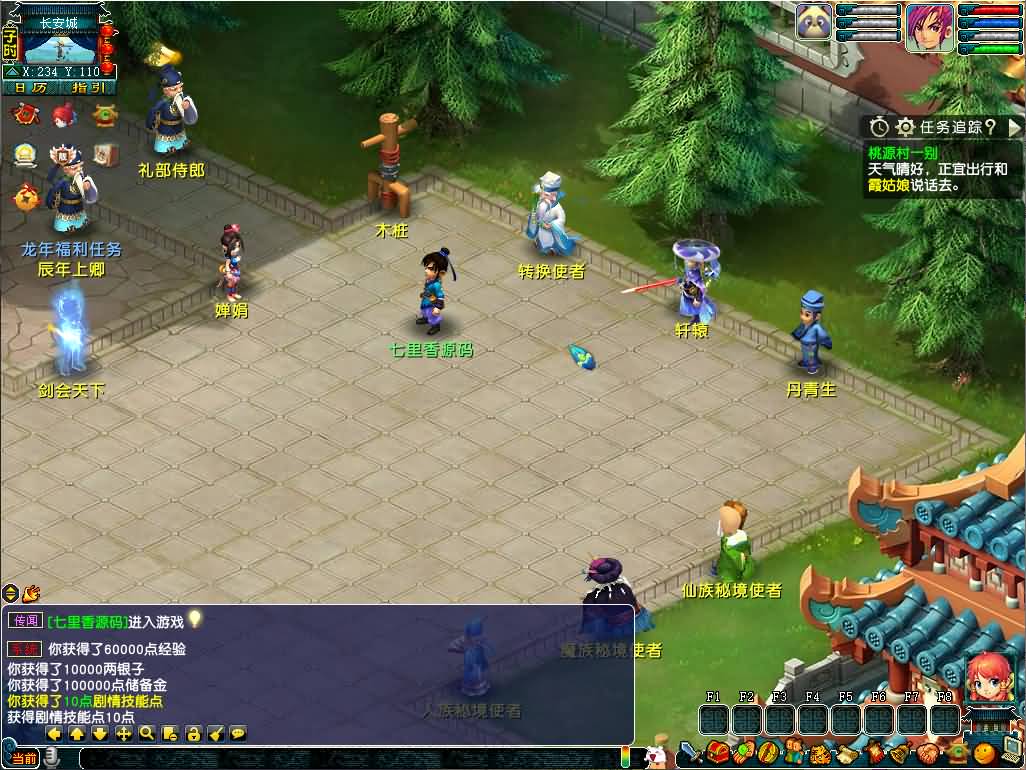This screenshot has width=1026, height=770.
Task: Click the magnifier button in chat toolbar
Action: point(146,733)
